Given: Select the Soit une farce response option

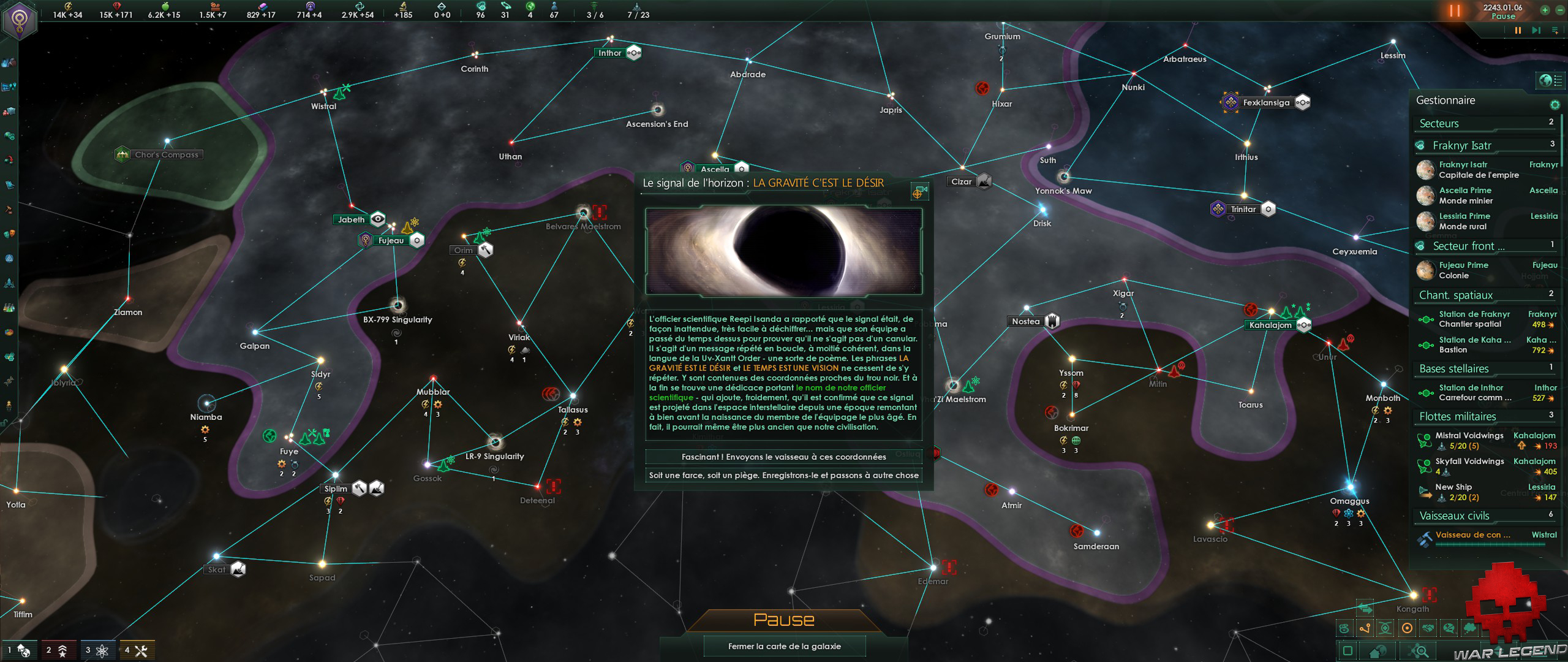Looking at the screenshot, I should pyautogui.click(x=784, y=475).
